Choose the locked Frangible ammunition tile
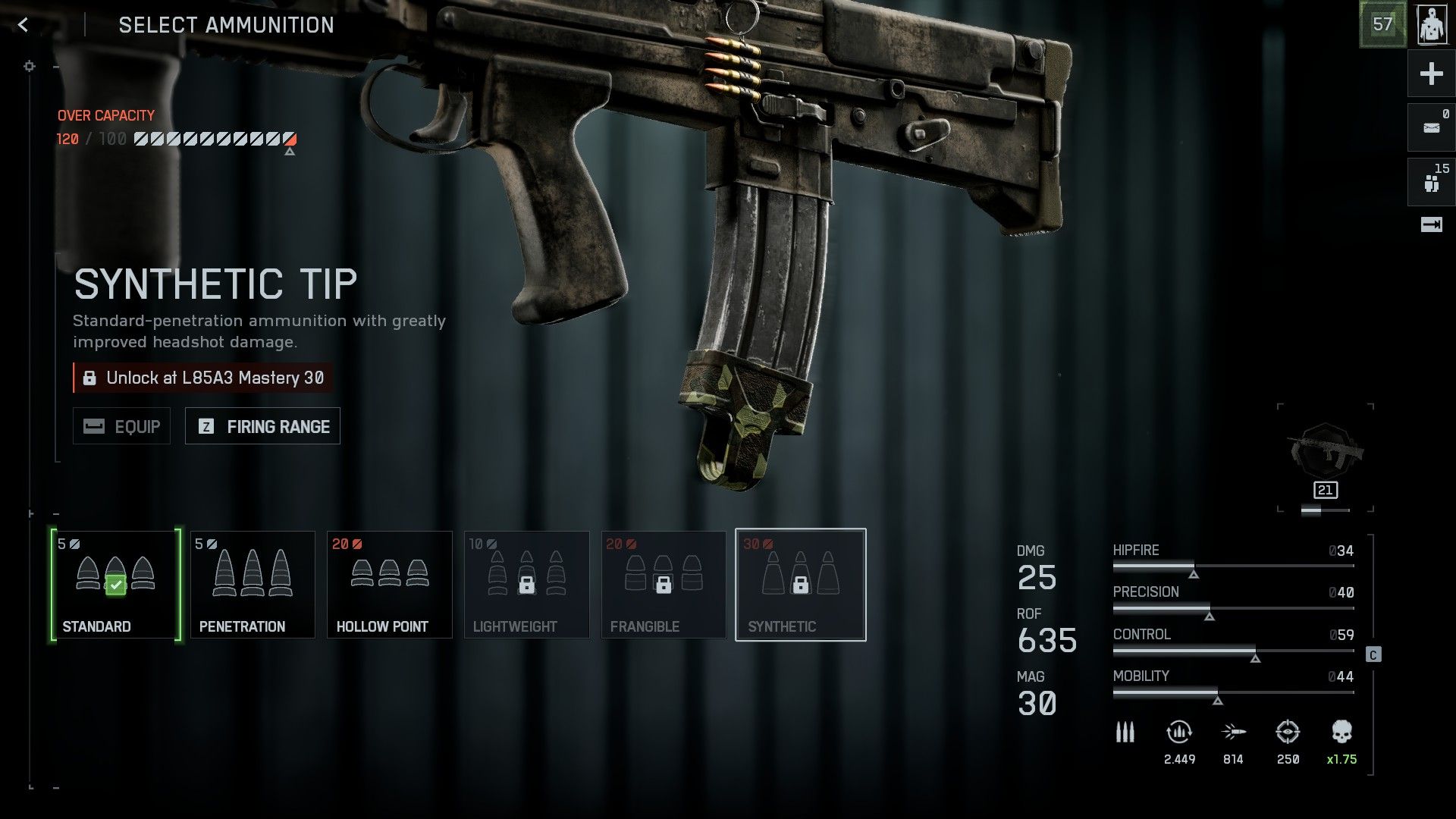The height and width of the screenshot is (819, 1456). pyautogui.click(x=664, y=585)
